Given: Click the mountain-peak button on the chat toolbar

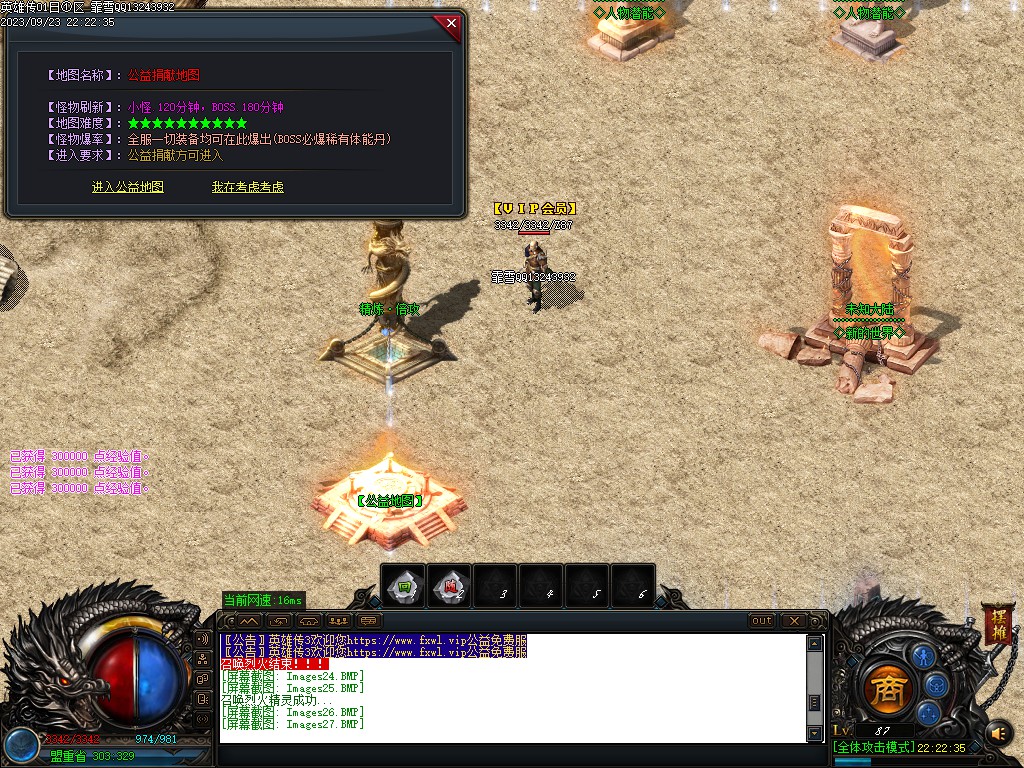Looking at the screenshot, I should pyautogui.click(x=248, y=621).
